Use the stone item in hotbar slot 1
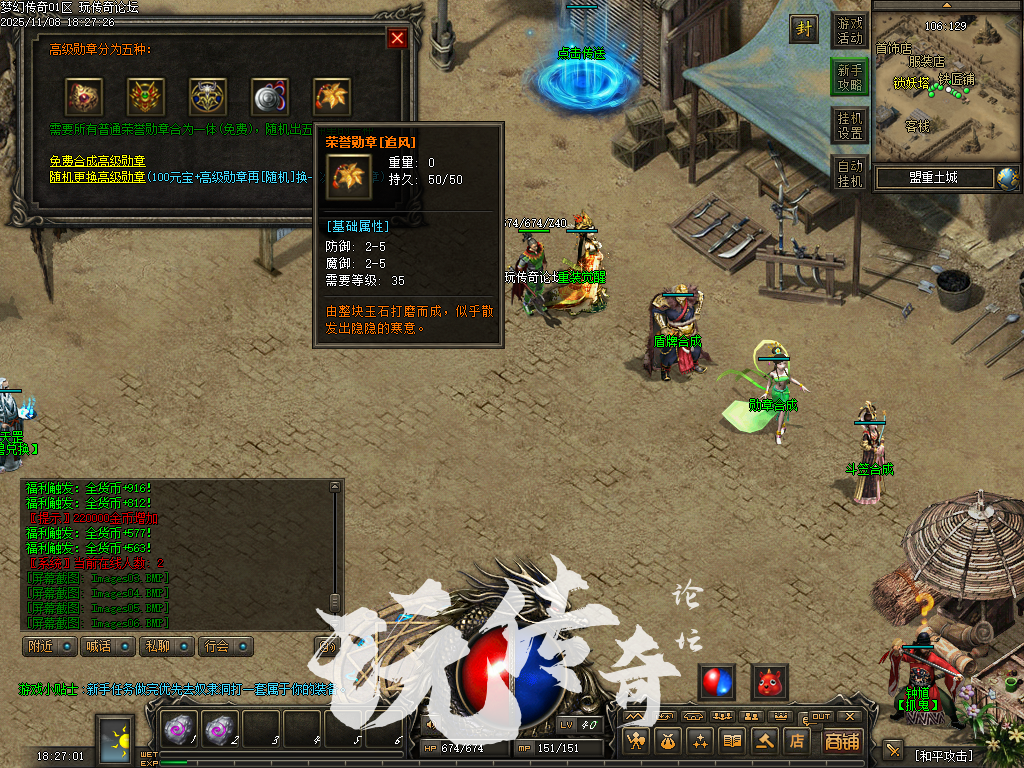Viewport: 1024px width, 768px height. point(181,731)
